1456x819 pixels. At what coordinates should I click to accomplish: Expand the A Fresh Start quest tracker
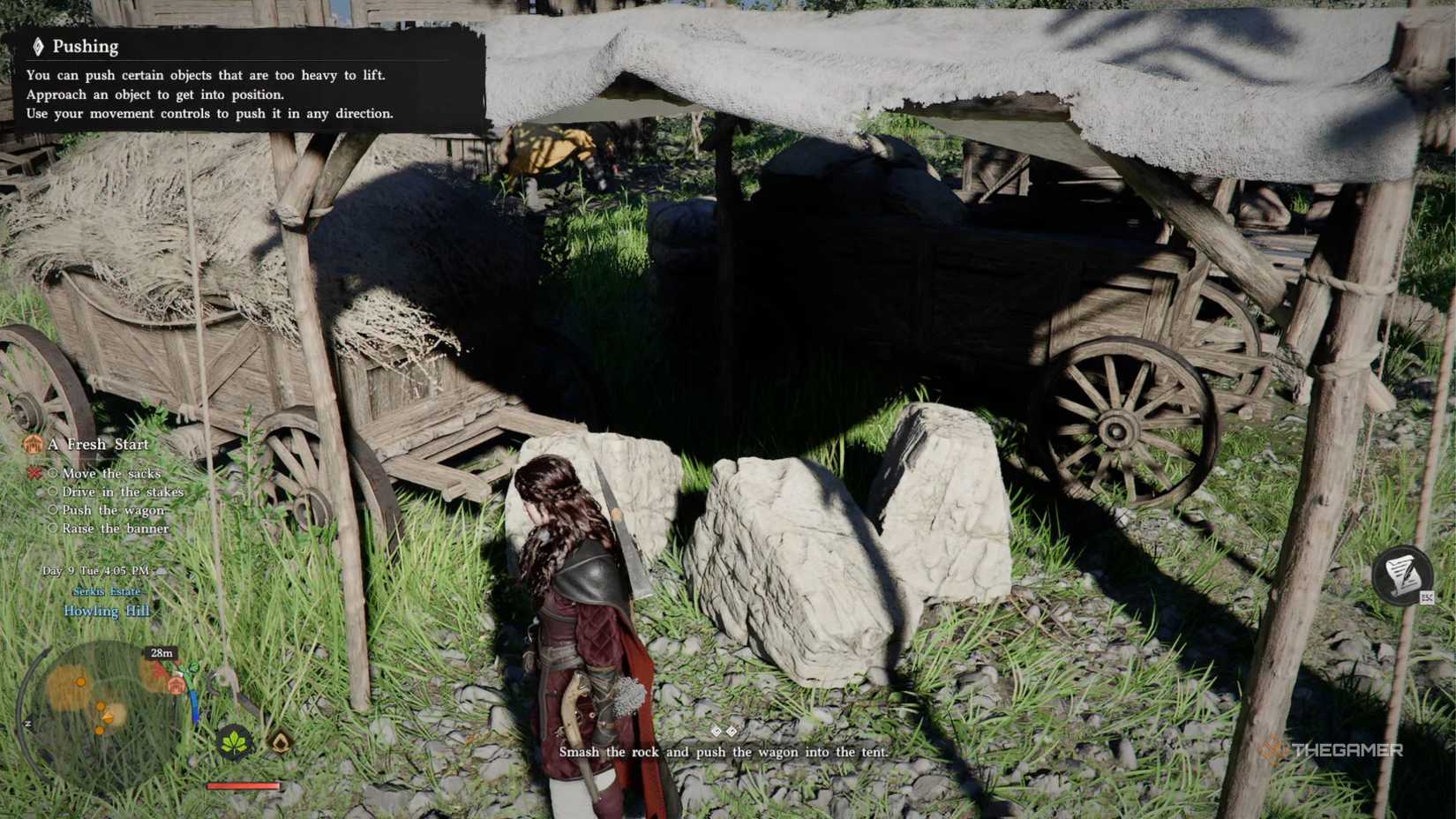99,445
